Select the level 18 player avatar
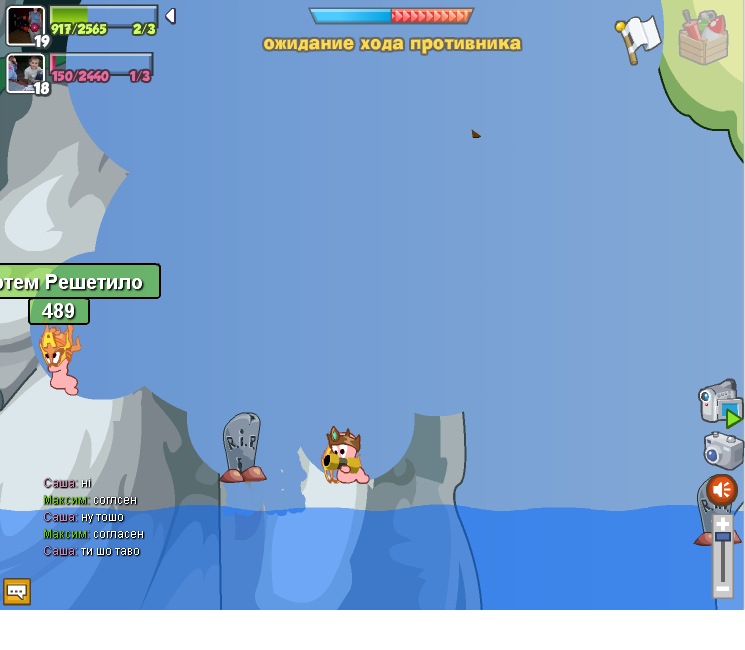The height and width of the screenshot is (650, 745). (x=25, y=72)
